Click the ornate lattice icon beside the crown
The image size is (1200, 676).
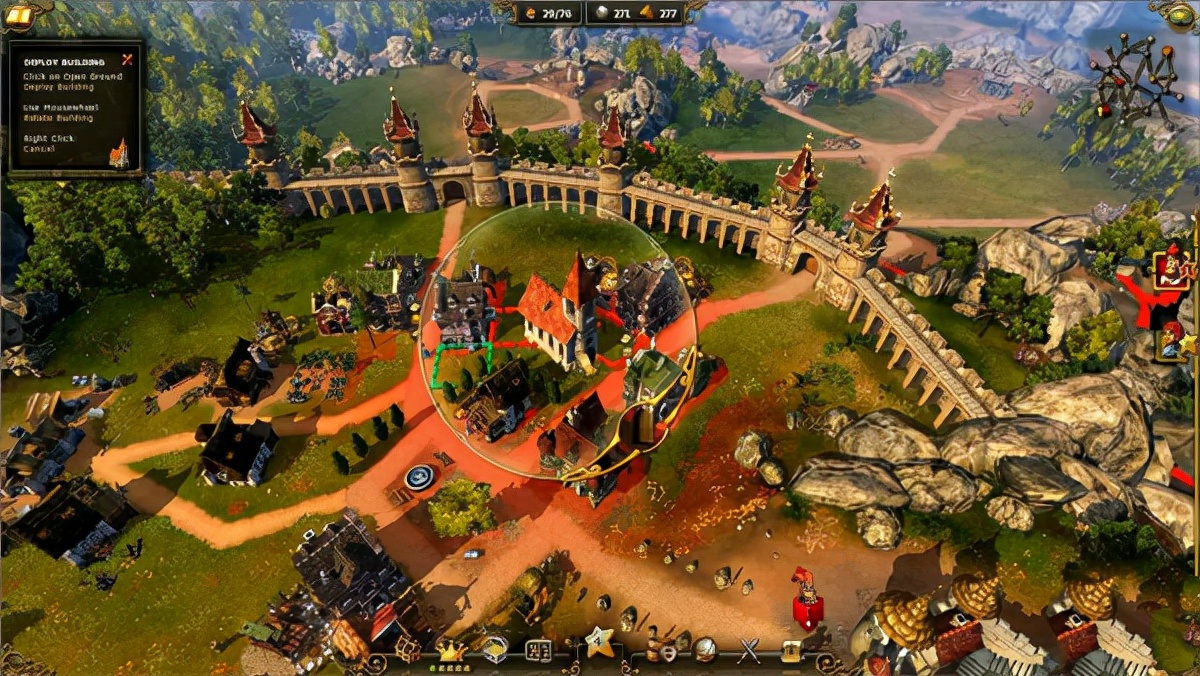407,650
